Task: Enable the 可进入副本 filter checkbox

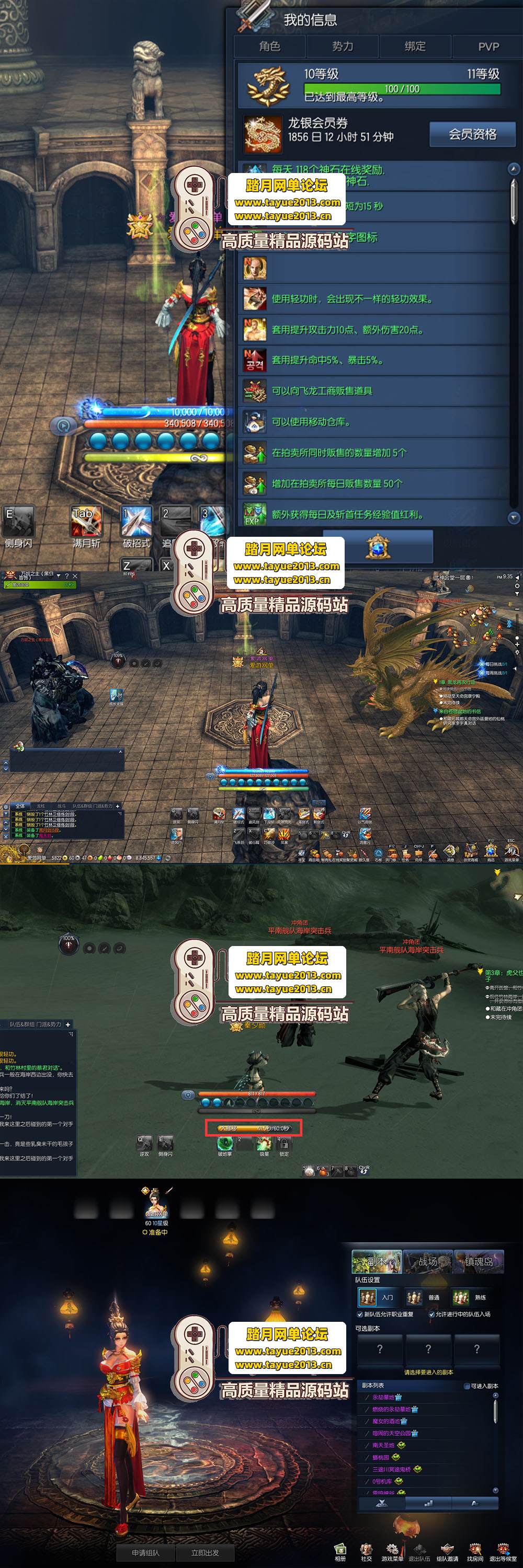Action: pyautogui.click(x=467, y=1386)
